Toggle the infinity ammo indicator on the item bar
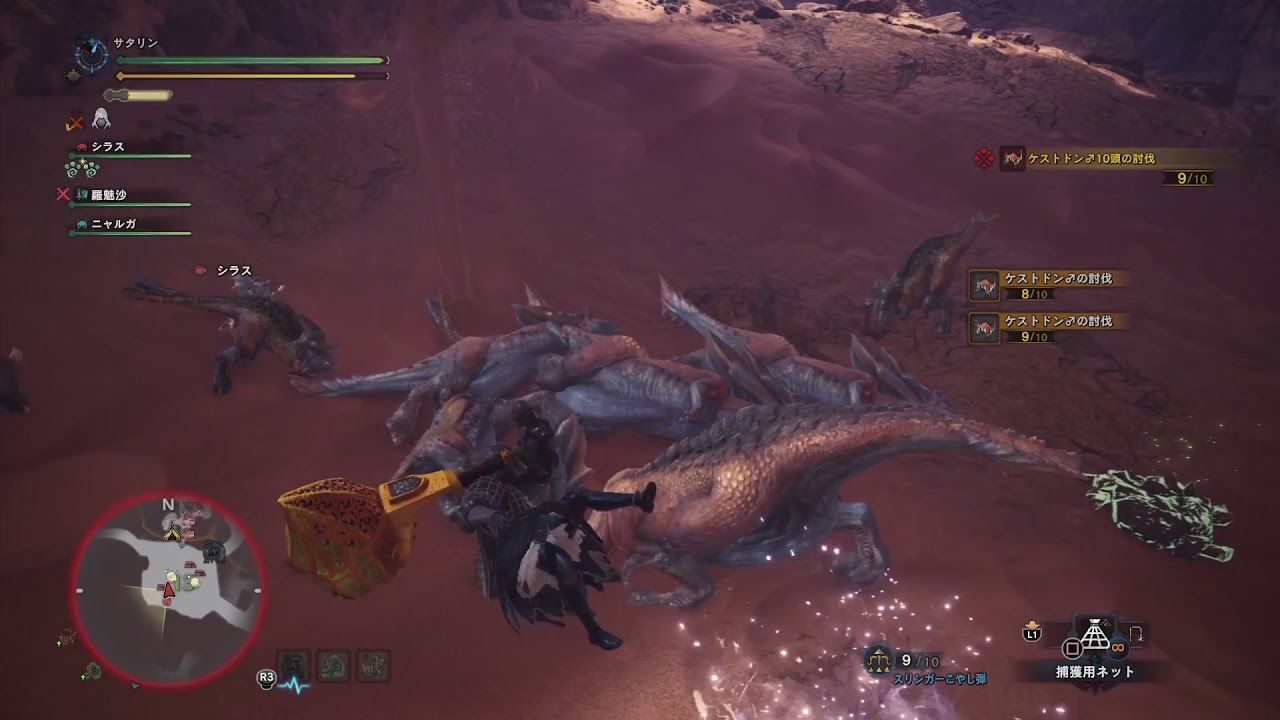The height and width of the screenshot is (720, 1280). pos(1117,647)
